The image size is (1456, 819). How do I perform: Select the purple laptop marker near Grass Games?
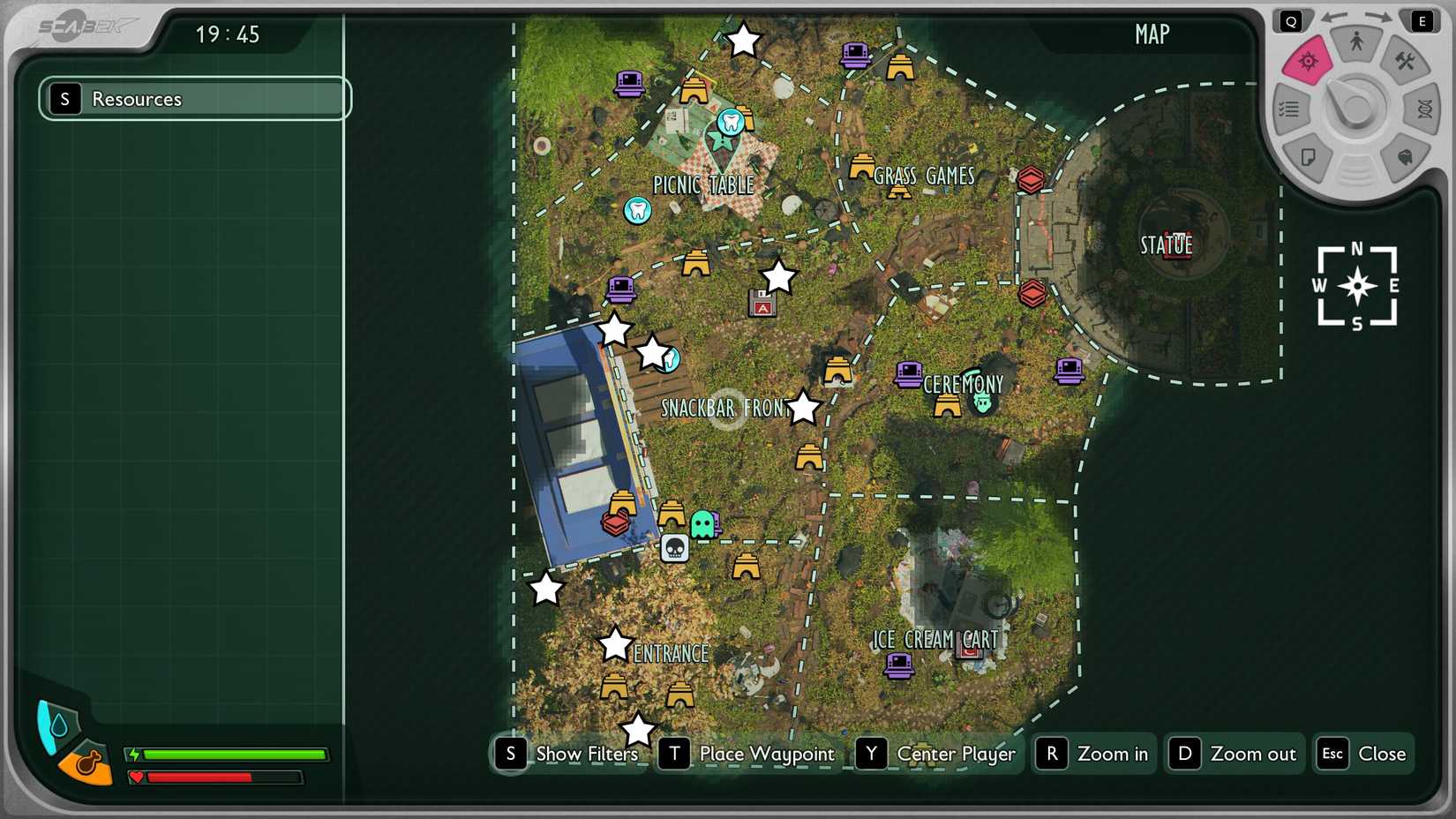tap(852, 56)
